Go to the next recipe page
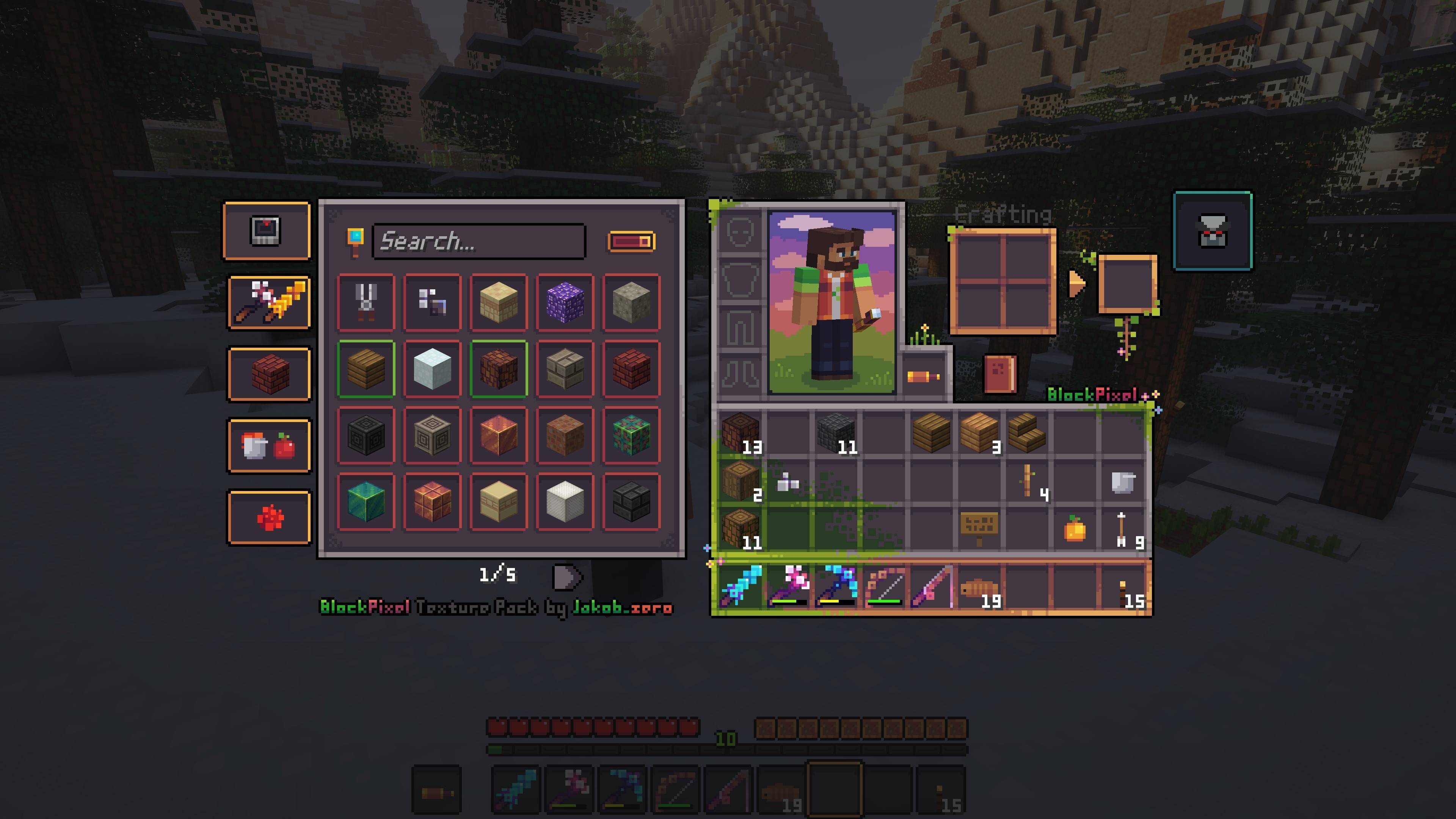This screenshot has height=819, width=1456. point(566,576)
